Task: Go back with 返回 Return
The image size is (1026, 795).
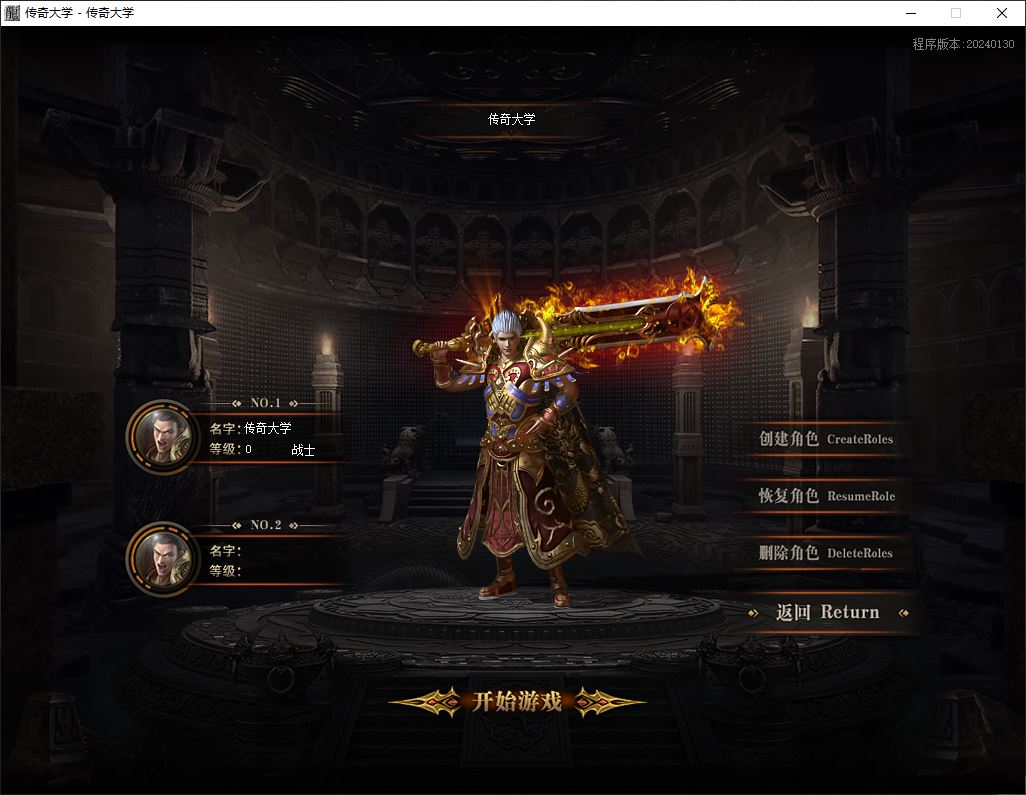Action: pyautogui.click(x=828, y=612)
